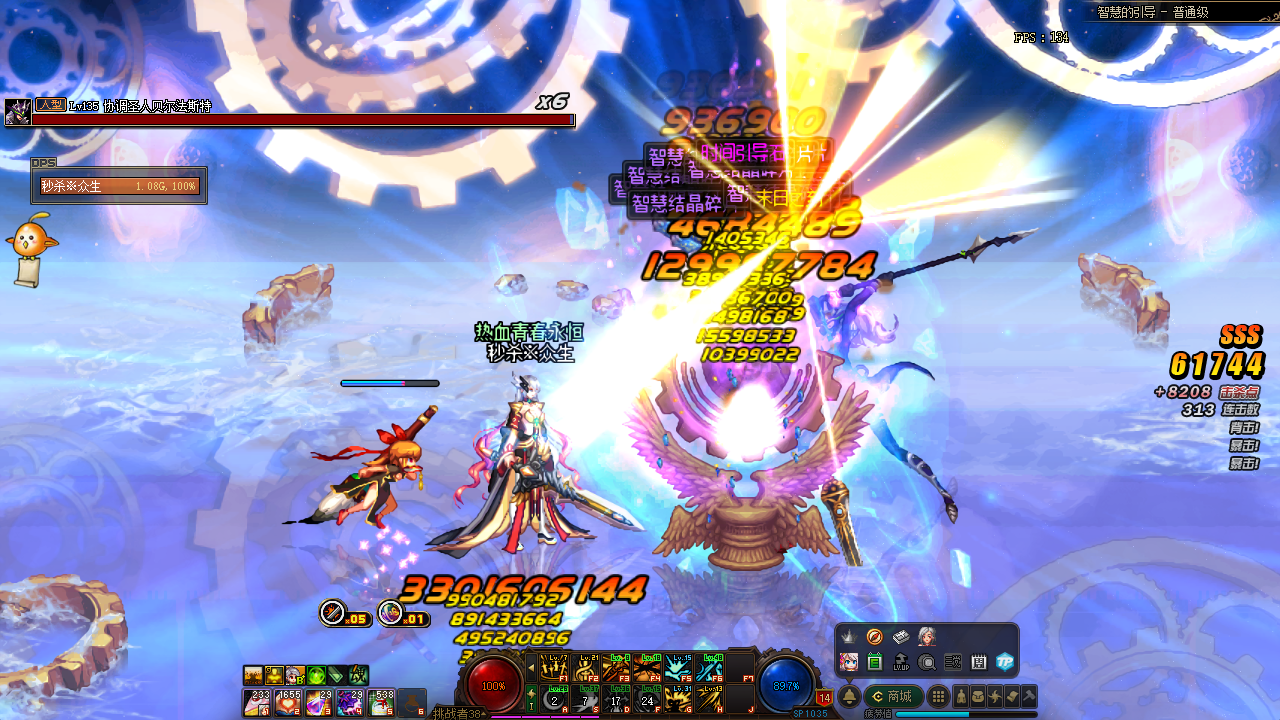Open the character silhouette menu icon

(x=962, y=696)
